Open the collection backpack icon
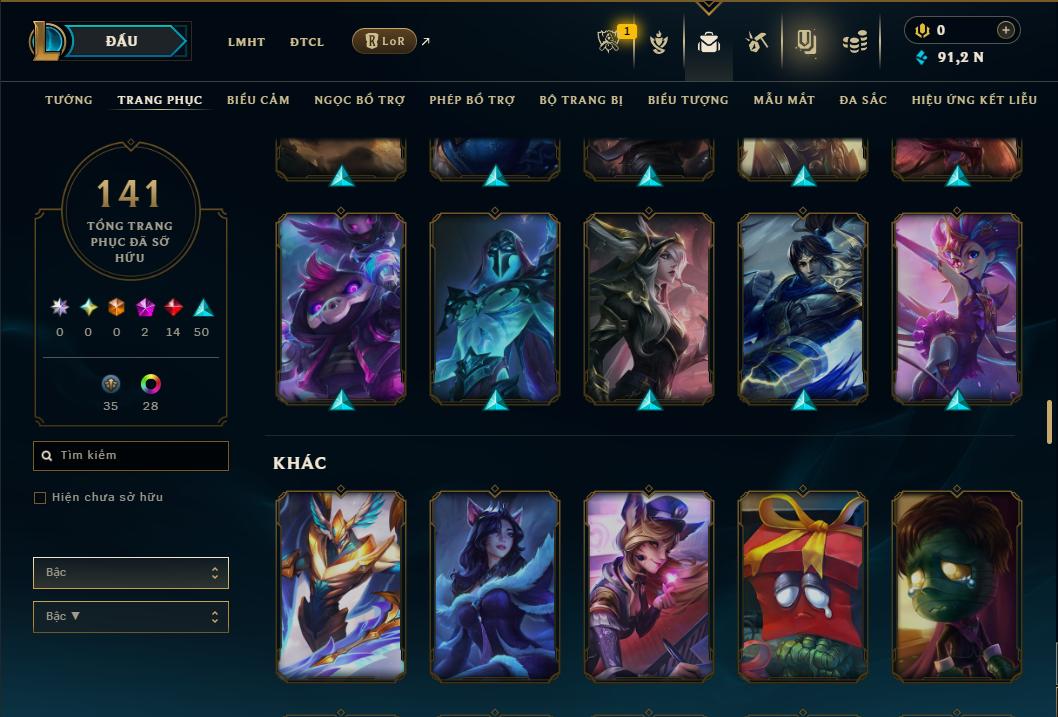Image resolution: width=1058 pixels, height=717 pixels. [x=709, y=42]
